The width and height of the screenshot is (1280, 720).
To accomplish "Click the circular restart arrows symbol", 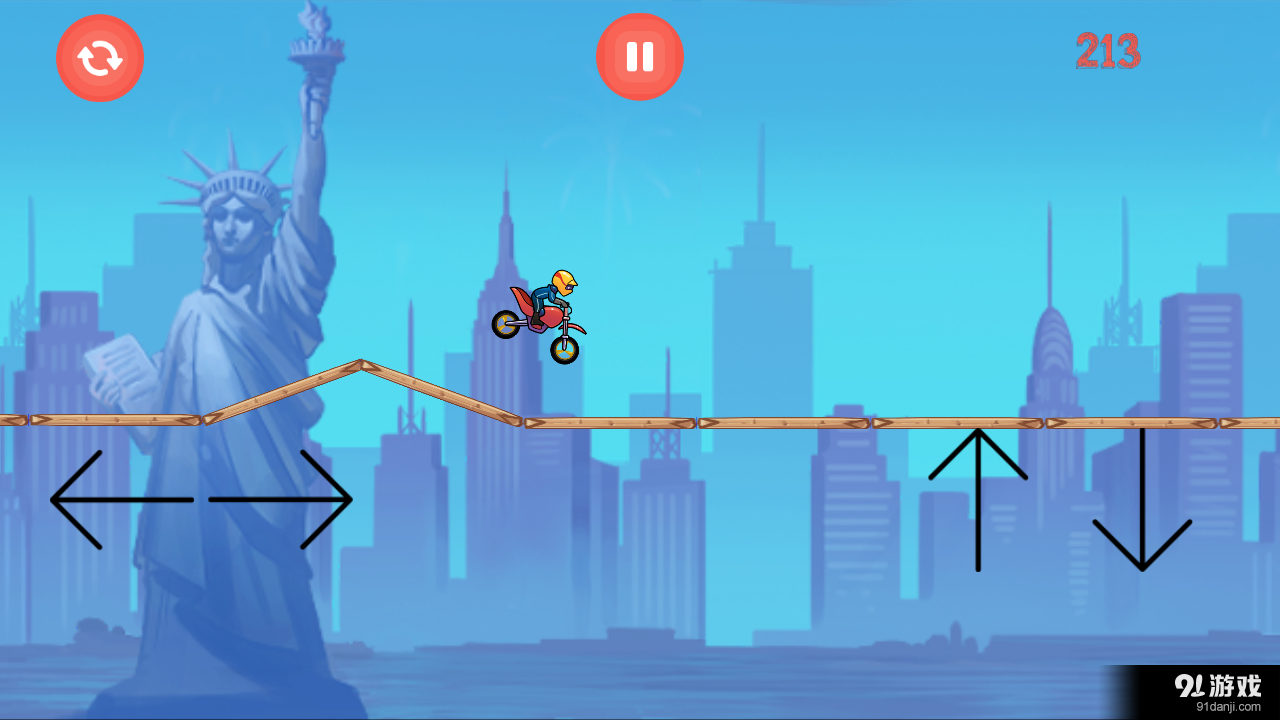I will (100, 57).
